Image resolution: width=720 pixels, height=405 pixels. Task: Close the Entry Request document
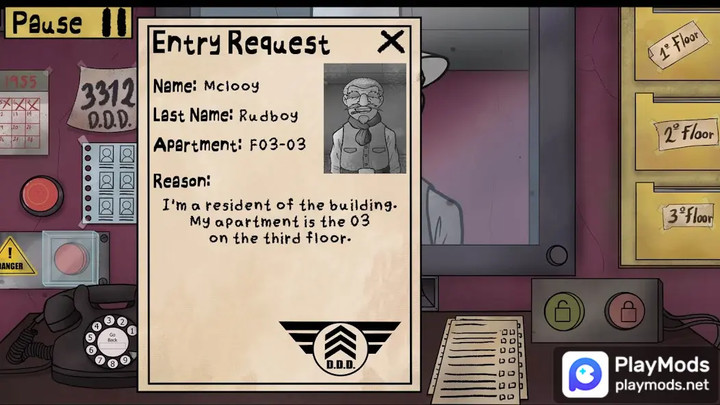(x=392, y=41)
